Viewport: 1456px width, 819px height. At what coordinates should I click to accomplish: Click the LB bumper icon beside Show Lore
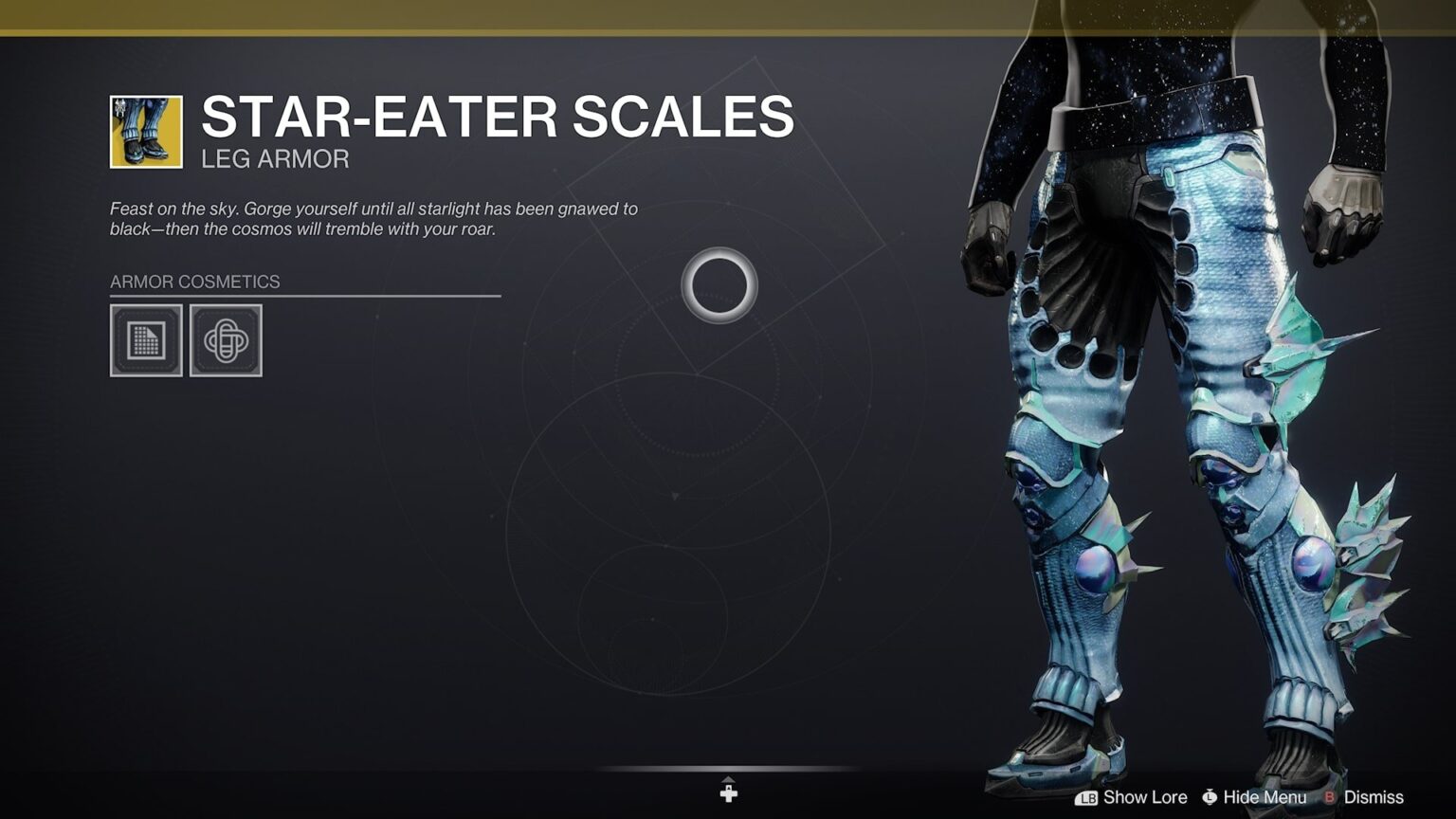1088,797
